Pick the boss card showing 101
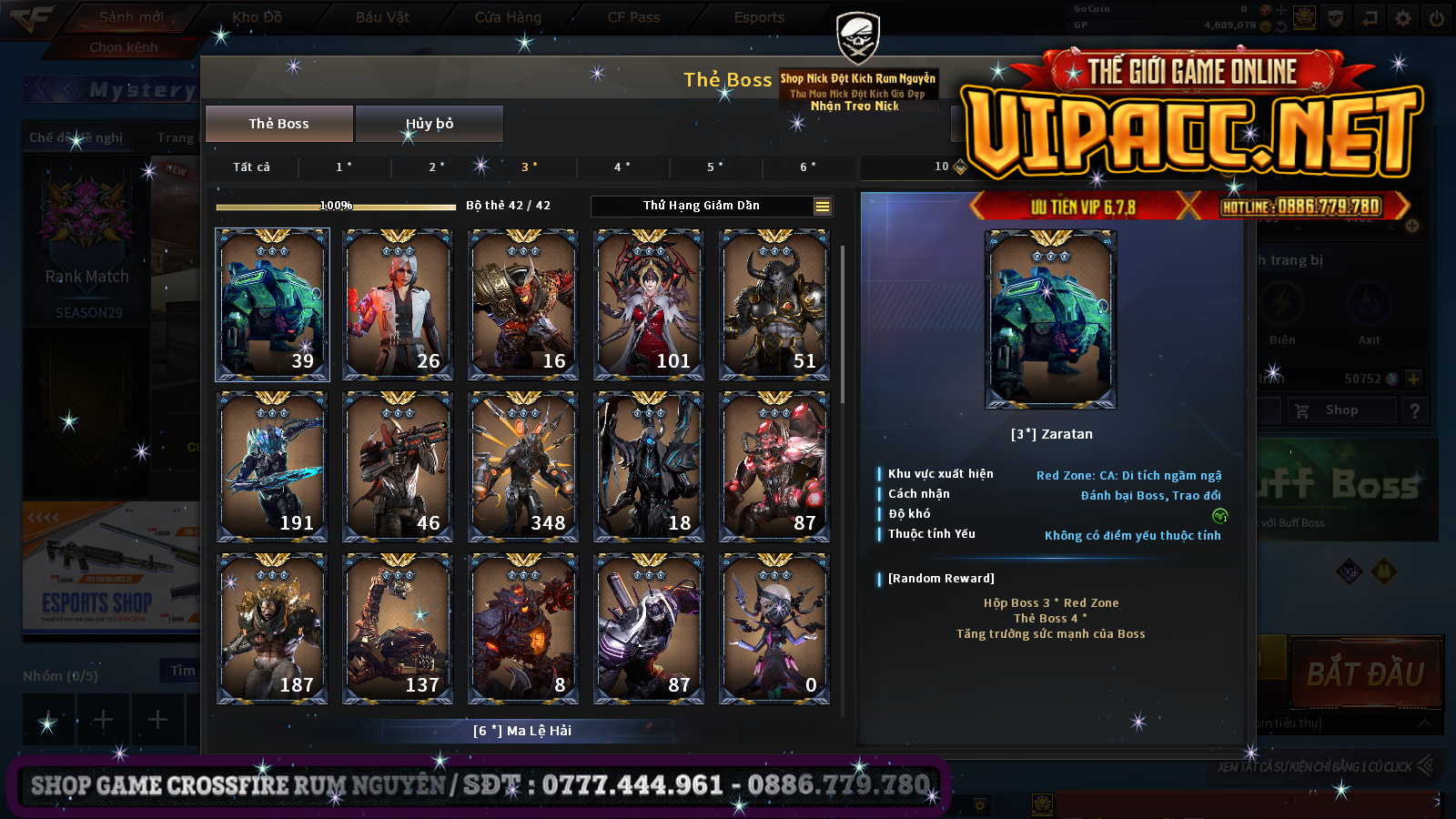Image resolution: width=1456 pixels, height=819 pixels. click(648, 304)
